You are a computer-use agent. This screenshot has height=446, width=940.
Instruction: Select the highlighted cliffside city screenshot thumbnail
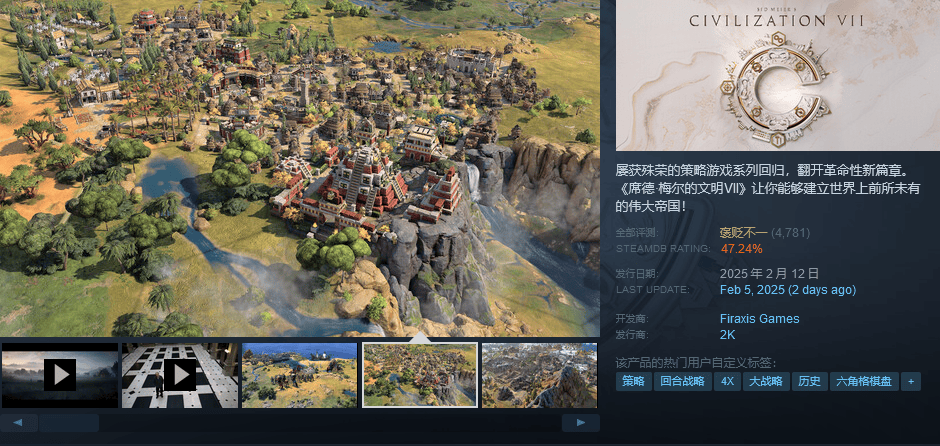click(419, 375)
